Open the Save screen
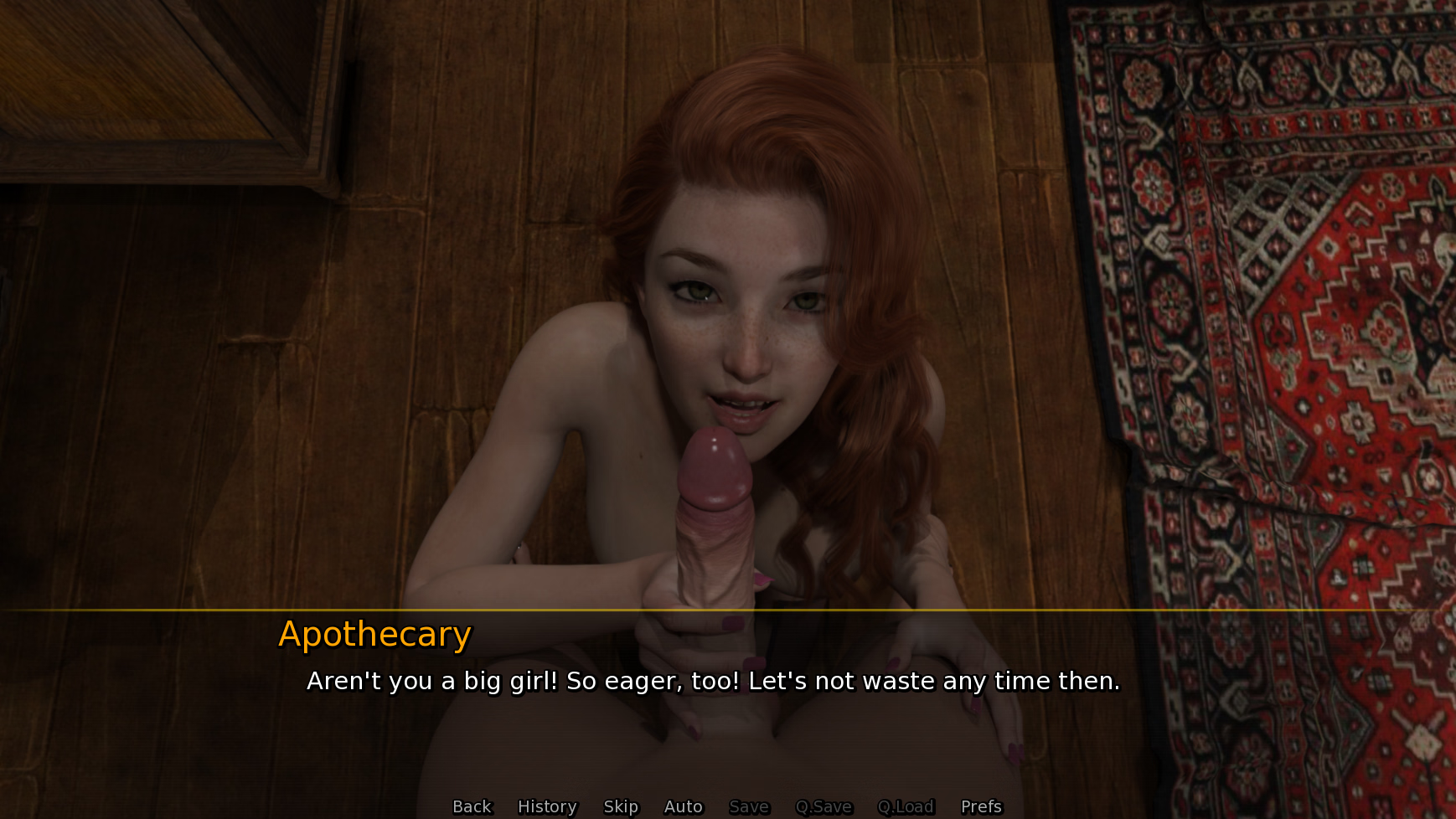Image resolution: width=1456 pixels, height=819 pixels. [x=749, y=806]
